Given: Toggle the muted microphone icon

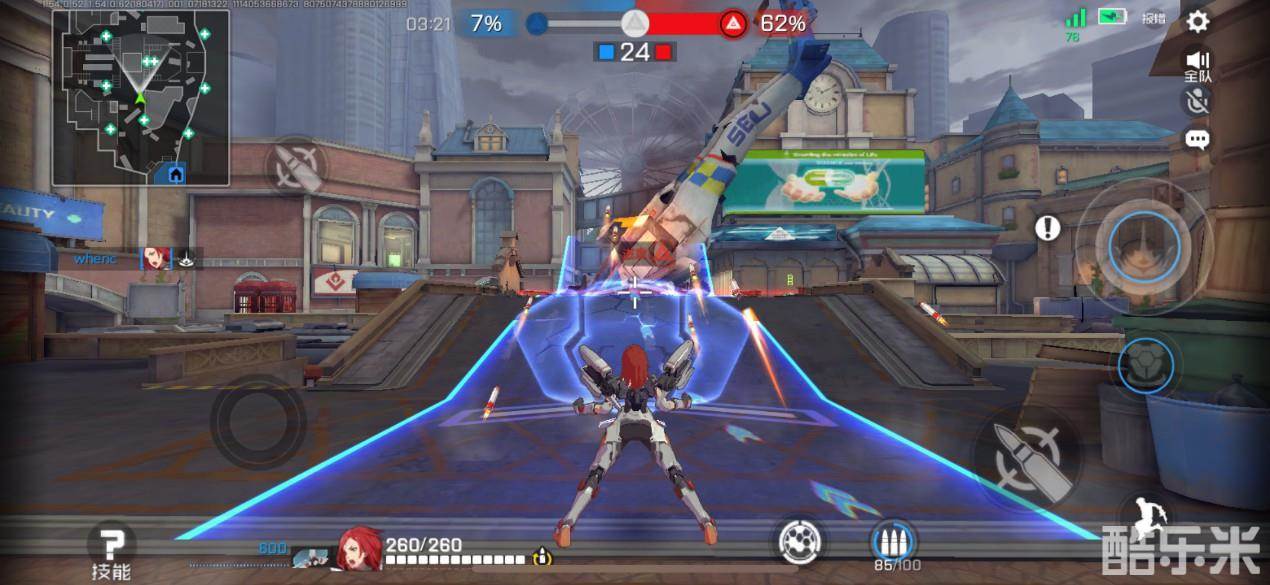Looking at the screenshot, I should [x=1197, y=100].
